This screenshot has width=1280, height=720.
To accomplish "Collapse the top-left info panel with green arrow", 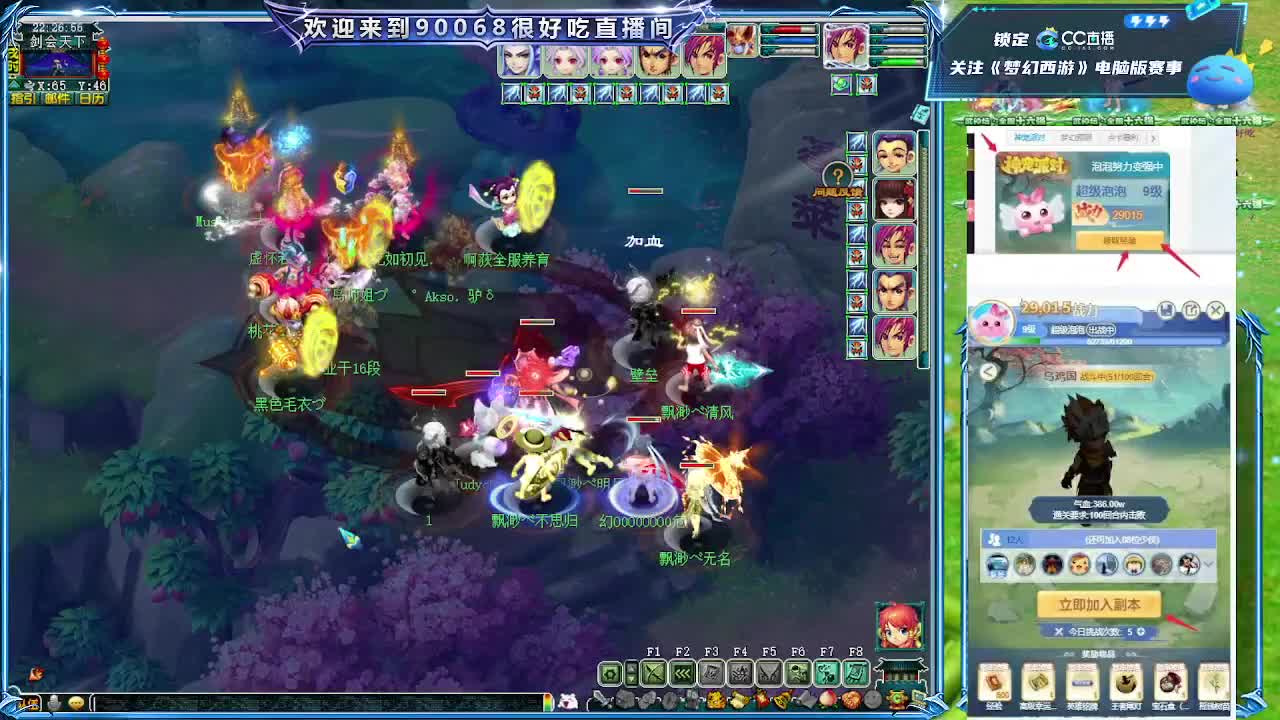I will [12, 84].
